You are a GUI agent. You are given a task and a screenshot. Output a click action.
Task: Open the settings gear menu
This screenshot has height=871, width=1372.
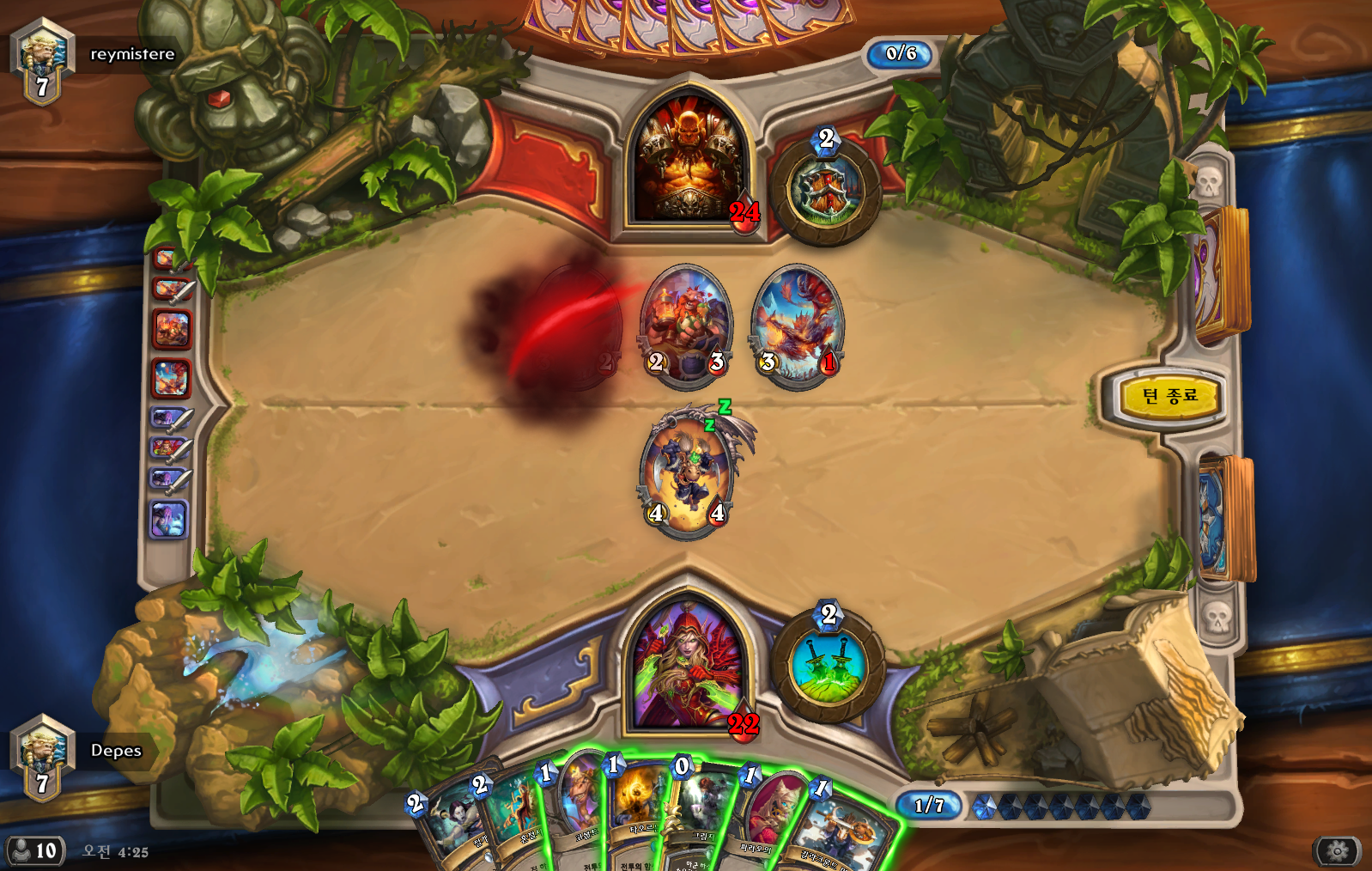(1337, 851)
